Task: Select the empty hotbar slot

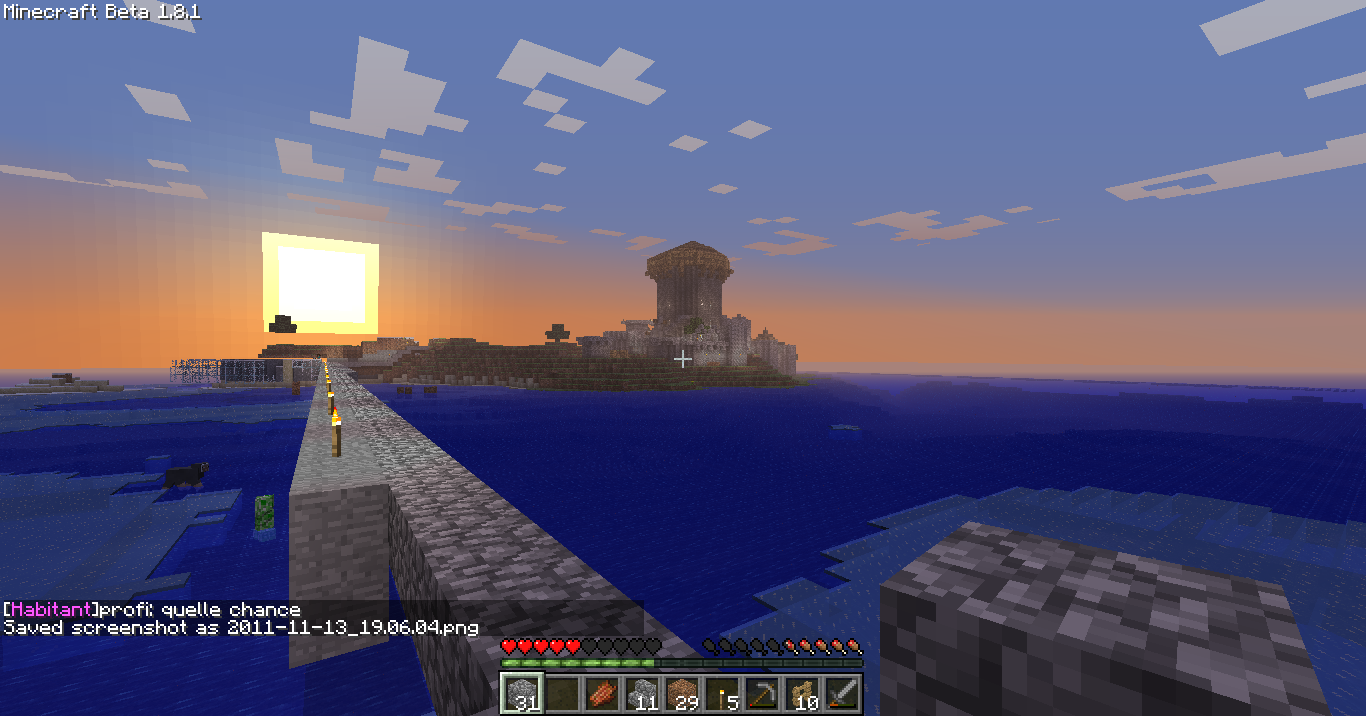Action: pyautogui.click(x=561, y=692)
